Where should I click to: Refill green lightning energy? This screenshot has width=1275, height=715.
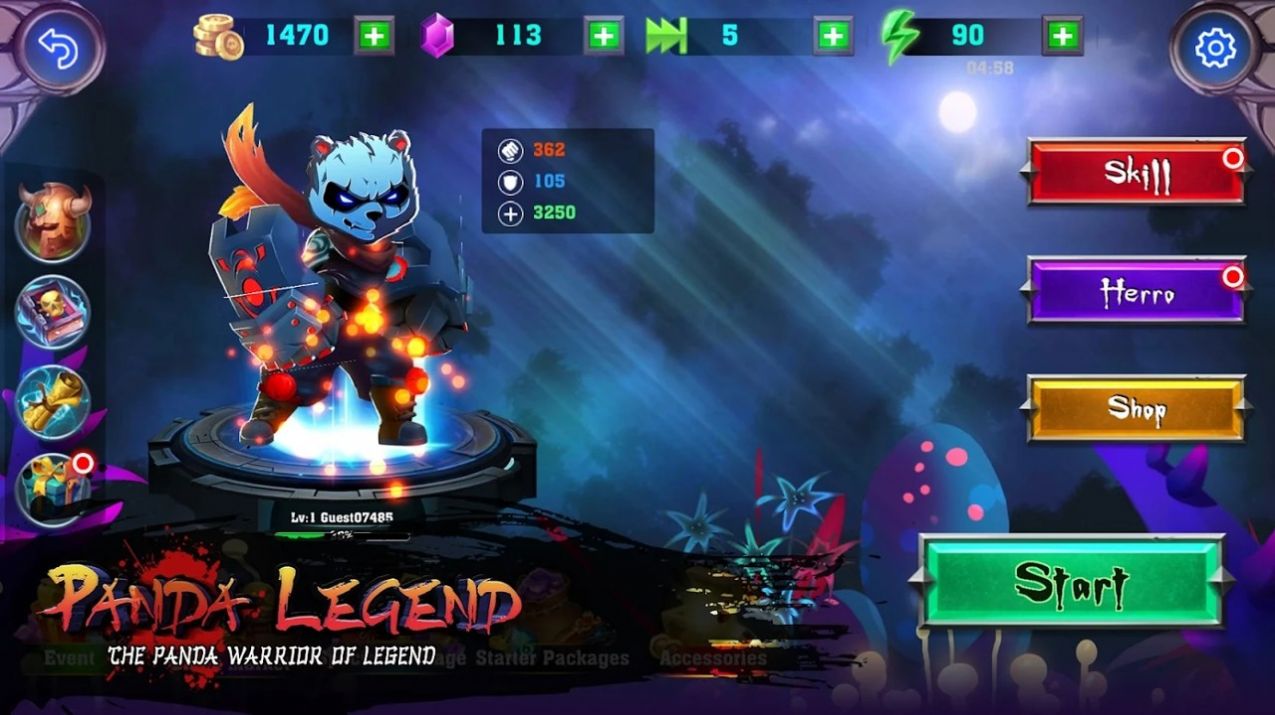pos(1062,36)
